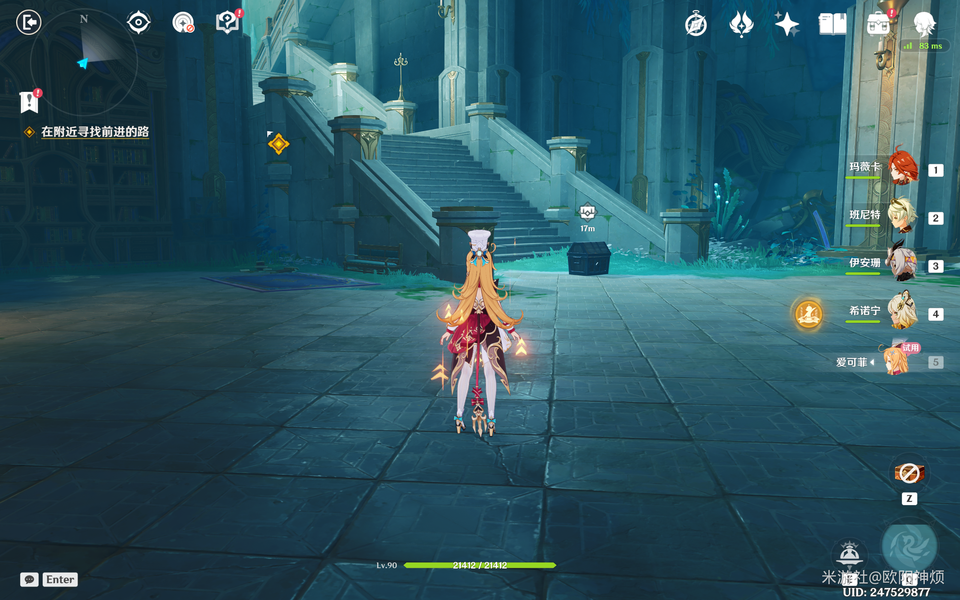Switch to party member 玛薇卡
Viewport: 960px width, 600px height.
(x=904, y=168)
